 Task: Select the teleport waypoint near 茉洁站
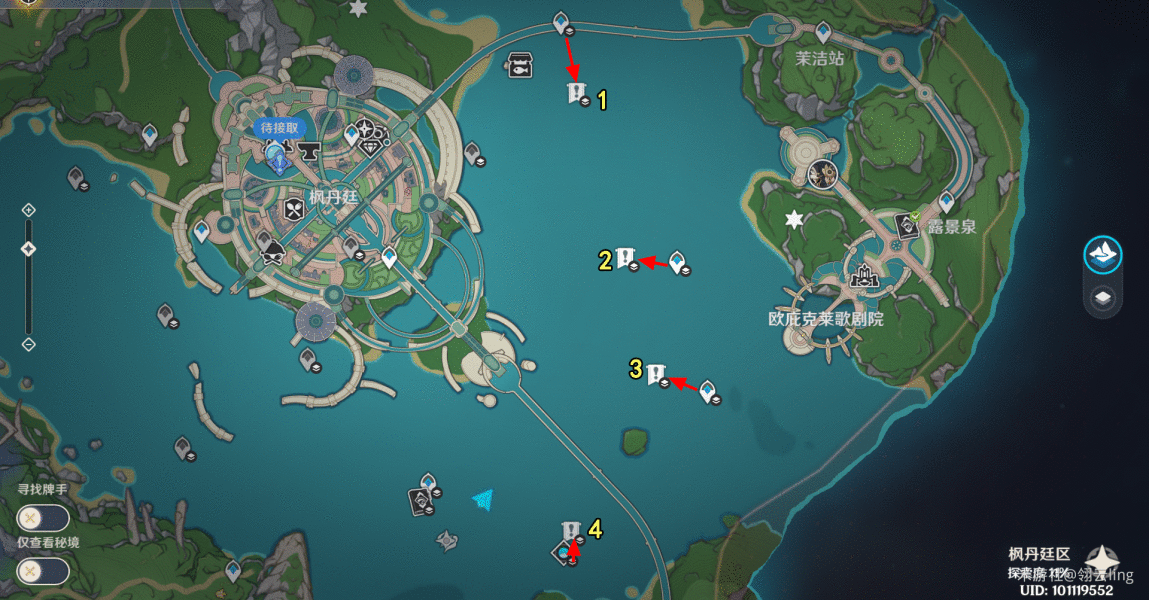tap(822, 31)
